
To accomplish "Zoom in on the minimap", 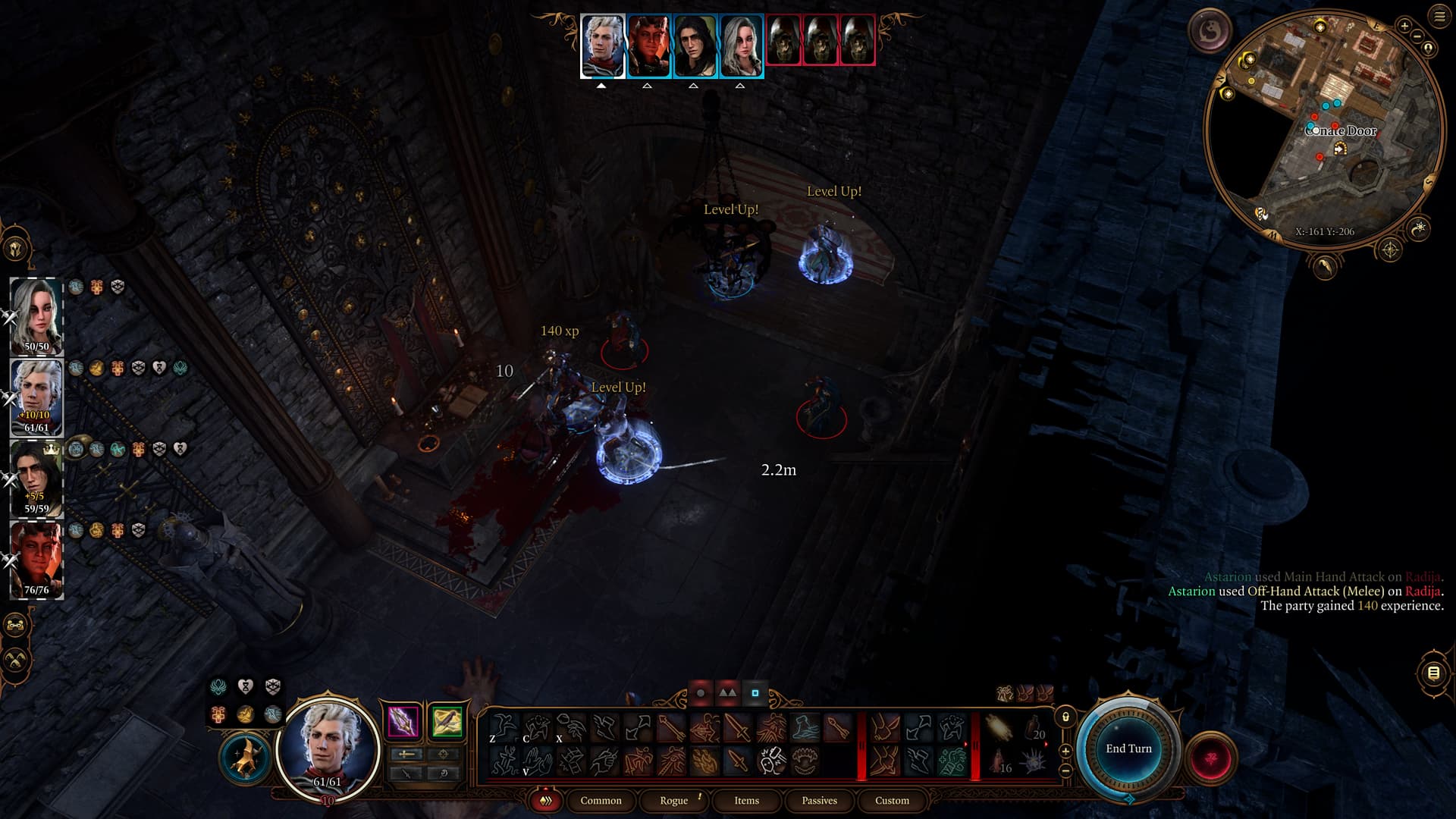I will point(1404,26).
